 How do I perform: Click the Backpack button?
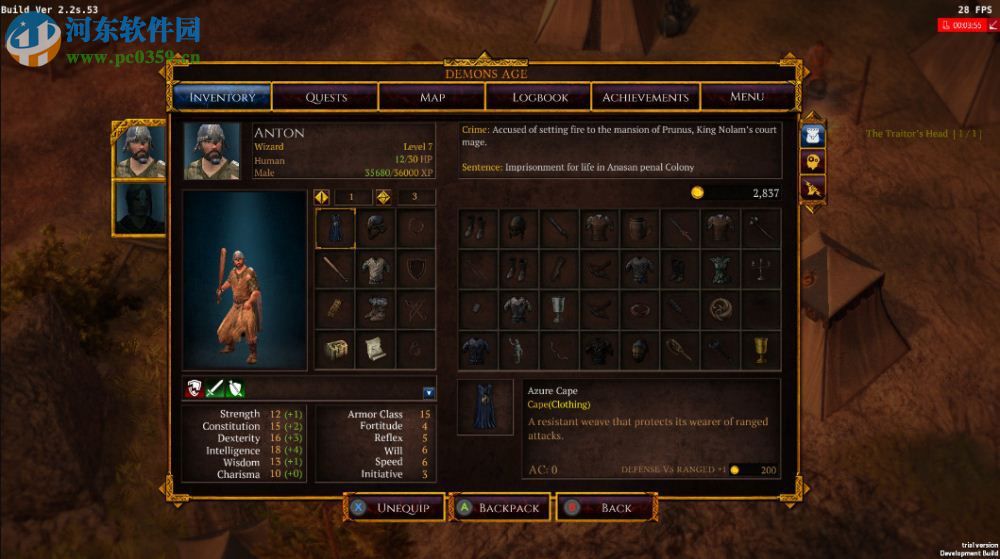pos(499,508)
